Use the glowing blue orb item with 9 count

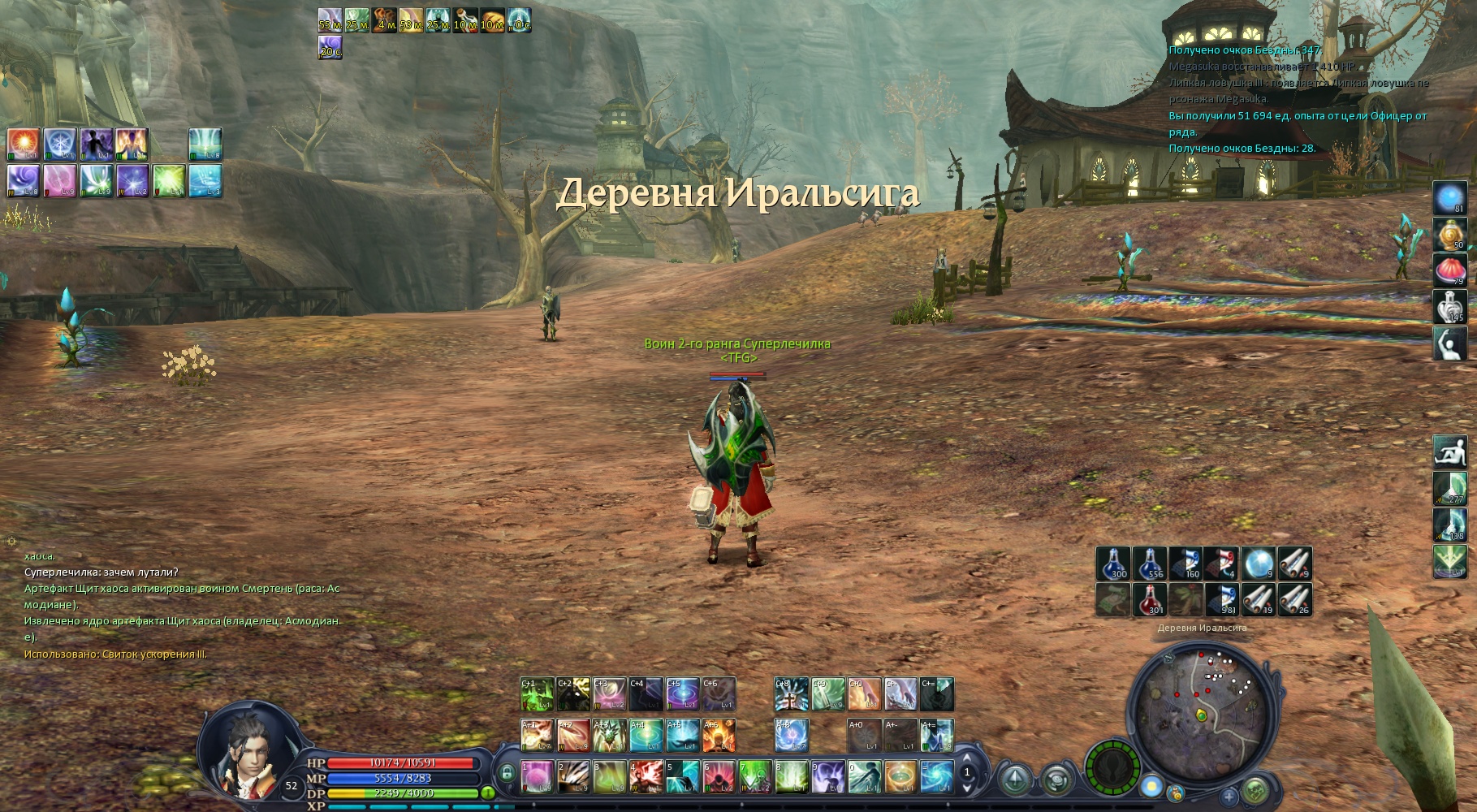click(x=1259, y=563)
